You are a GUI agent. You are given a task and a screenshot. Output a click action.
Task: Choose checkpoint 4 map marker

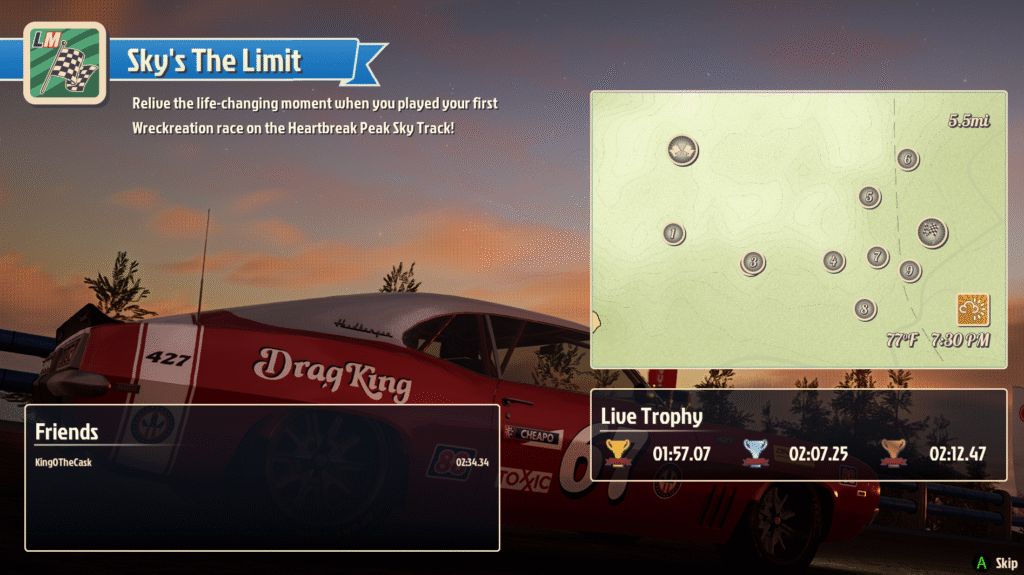(834, 261)
